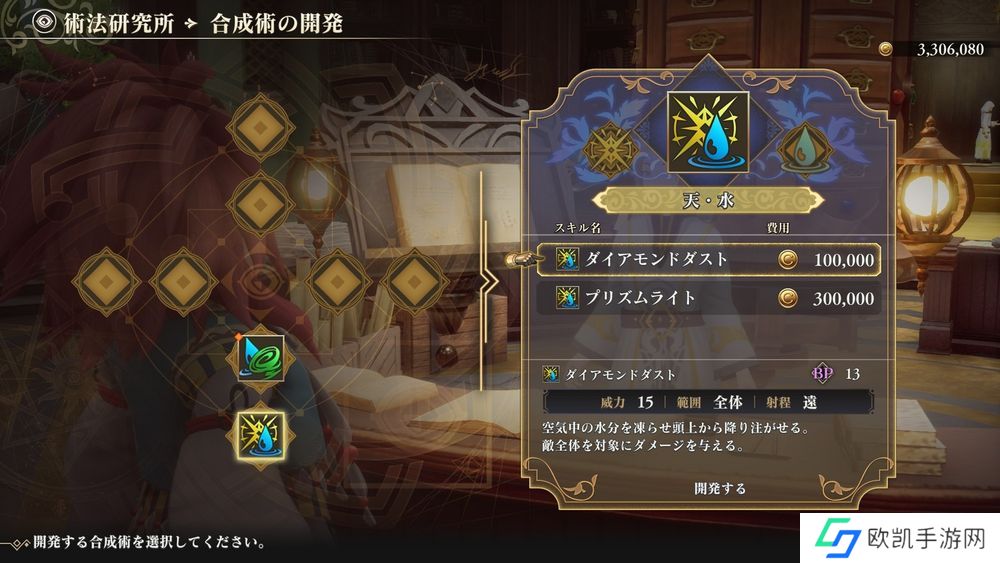This screenshot has width=1000, height=563.
Task: Click the large 天・水 fusion icon
Action: [708, 131]
